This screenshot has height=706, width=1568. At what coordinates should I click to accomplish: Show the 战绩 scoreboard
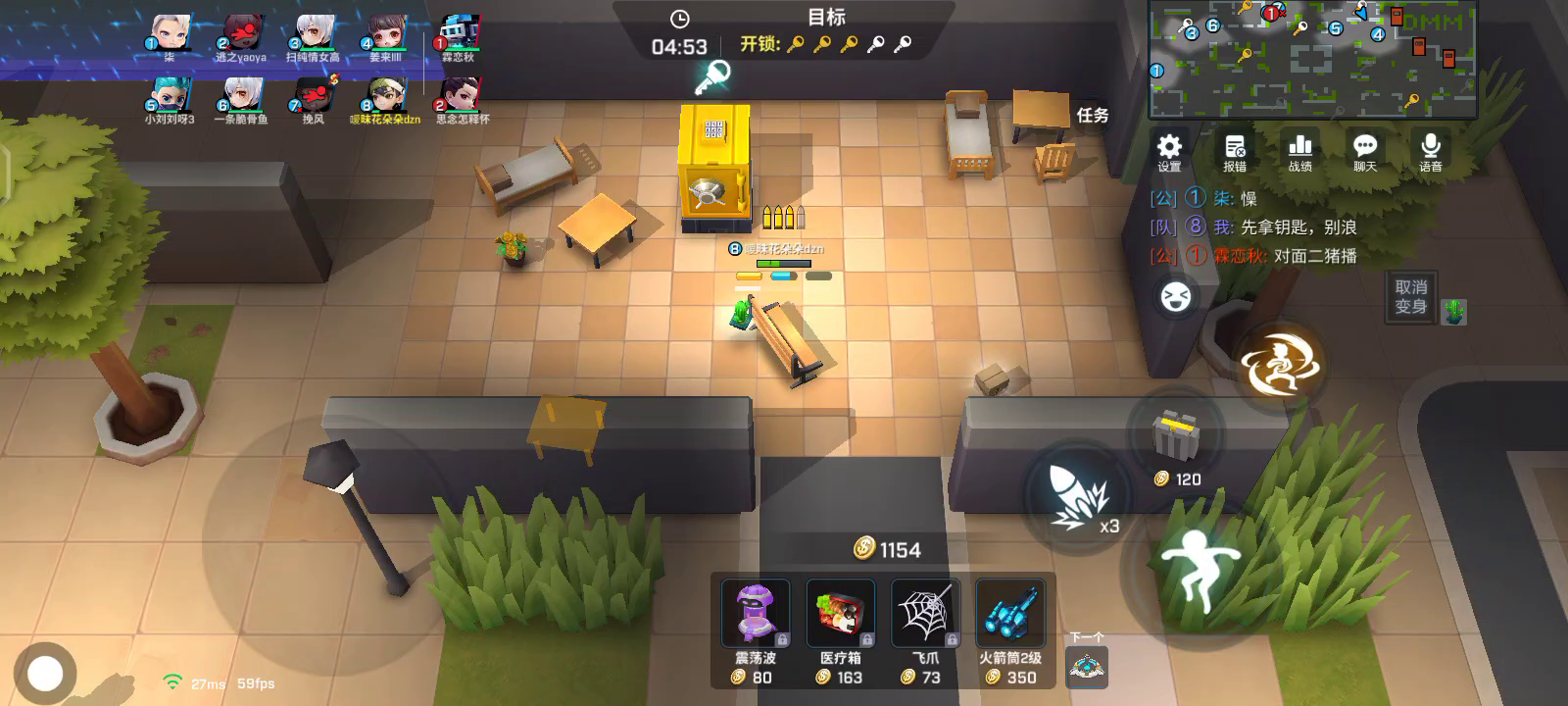click(1300, 152)
